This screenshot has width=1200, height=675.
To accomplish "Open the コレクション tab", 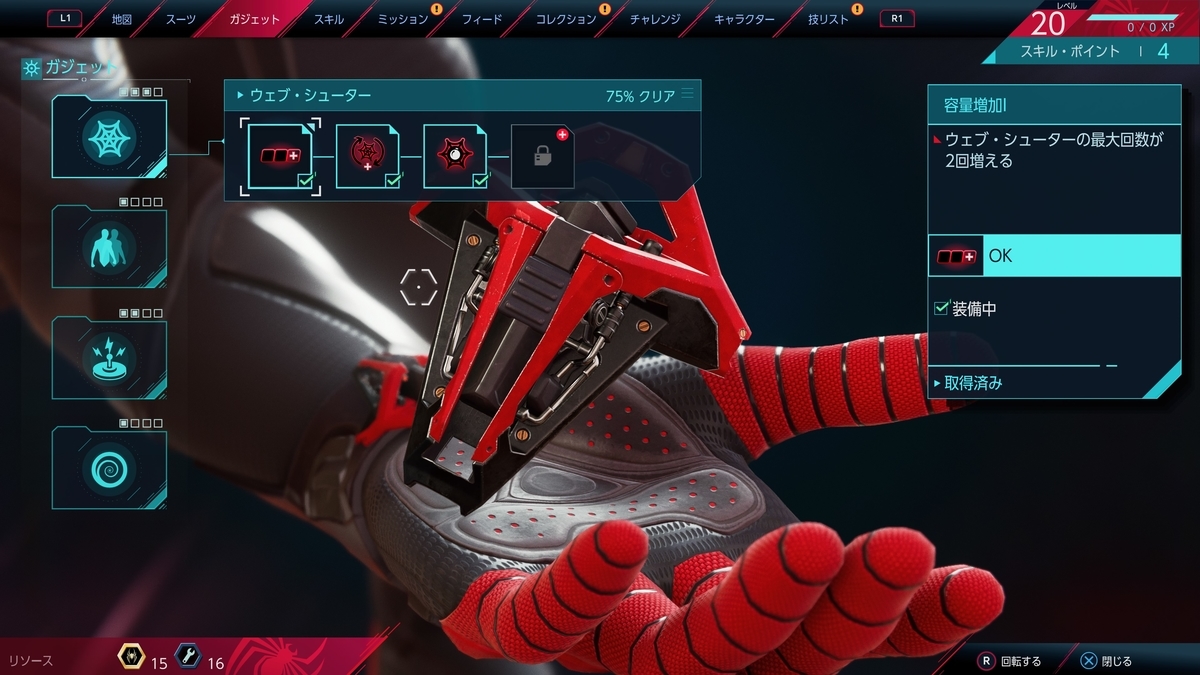I will point(566,19).
